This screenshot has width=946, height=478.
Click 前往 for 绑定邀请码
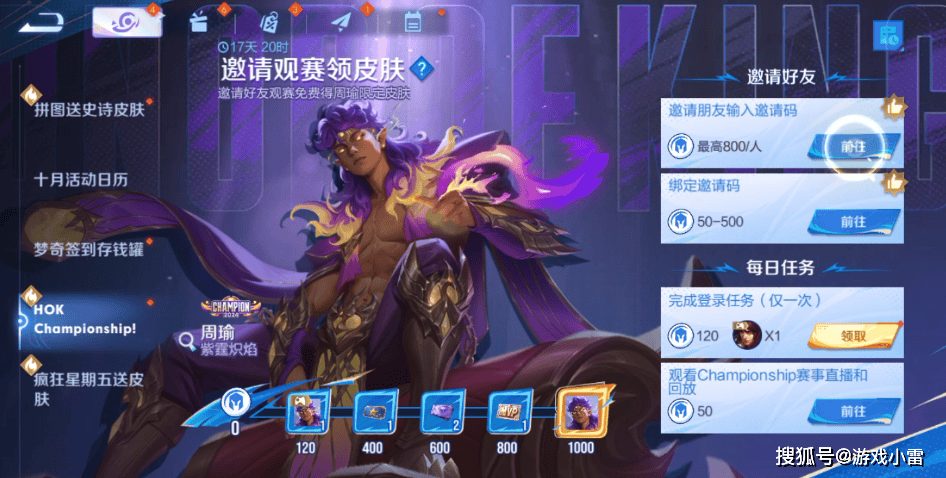coord(853,221)
